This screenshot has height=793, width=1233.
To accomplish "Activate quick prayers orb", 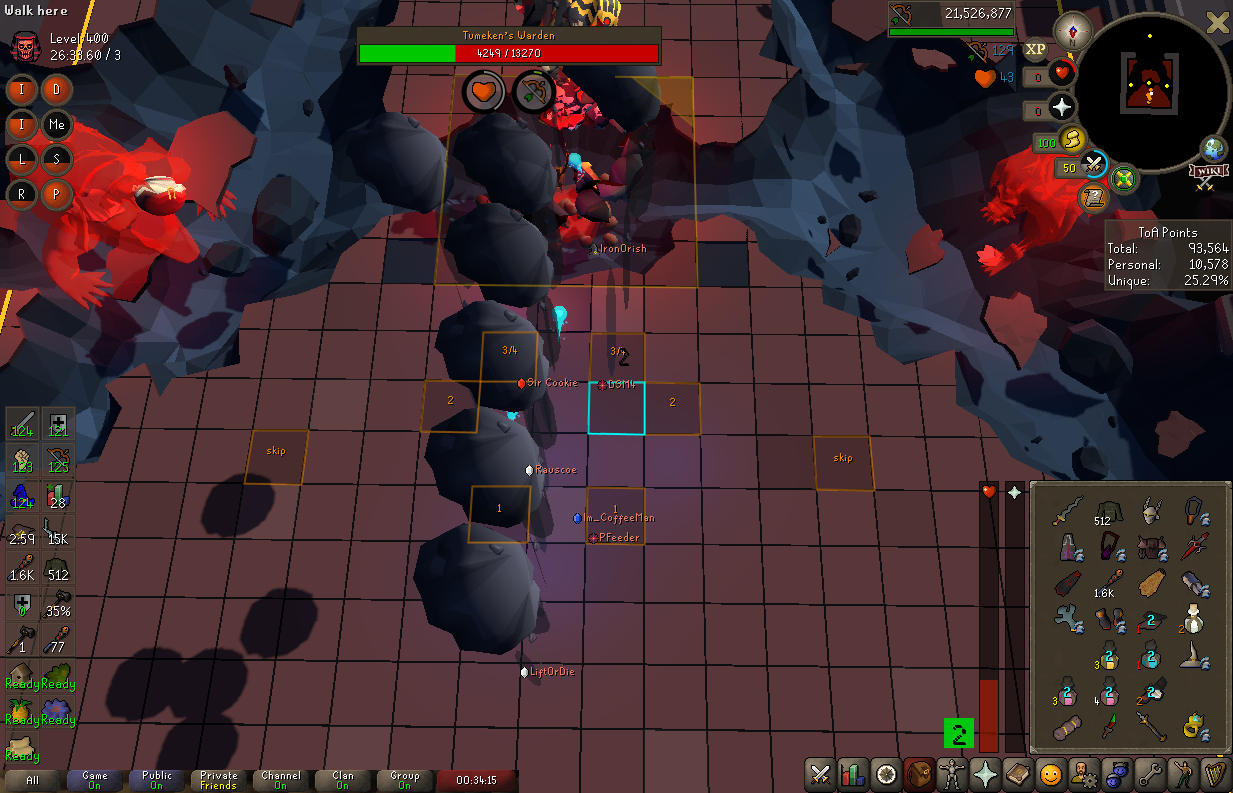I will [1061, 106].
